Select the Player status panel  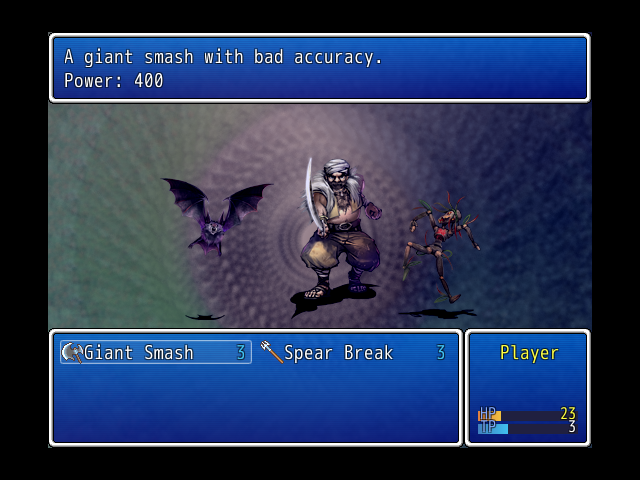click(x=527, y=387)
